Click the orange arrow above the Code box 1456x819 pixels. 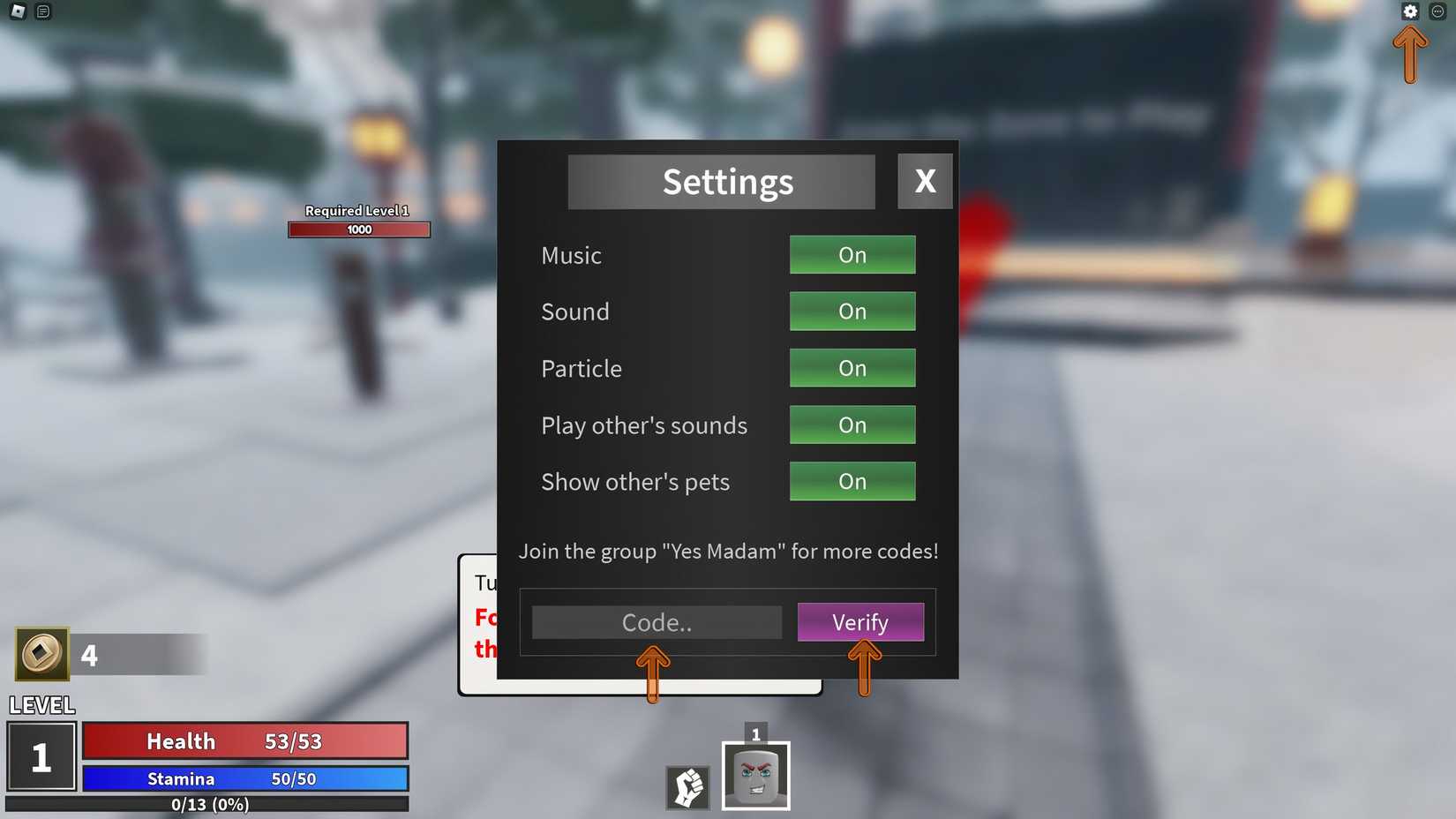[652, 671]
